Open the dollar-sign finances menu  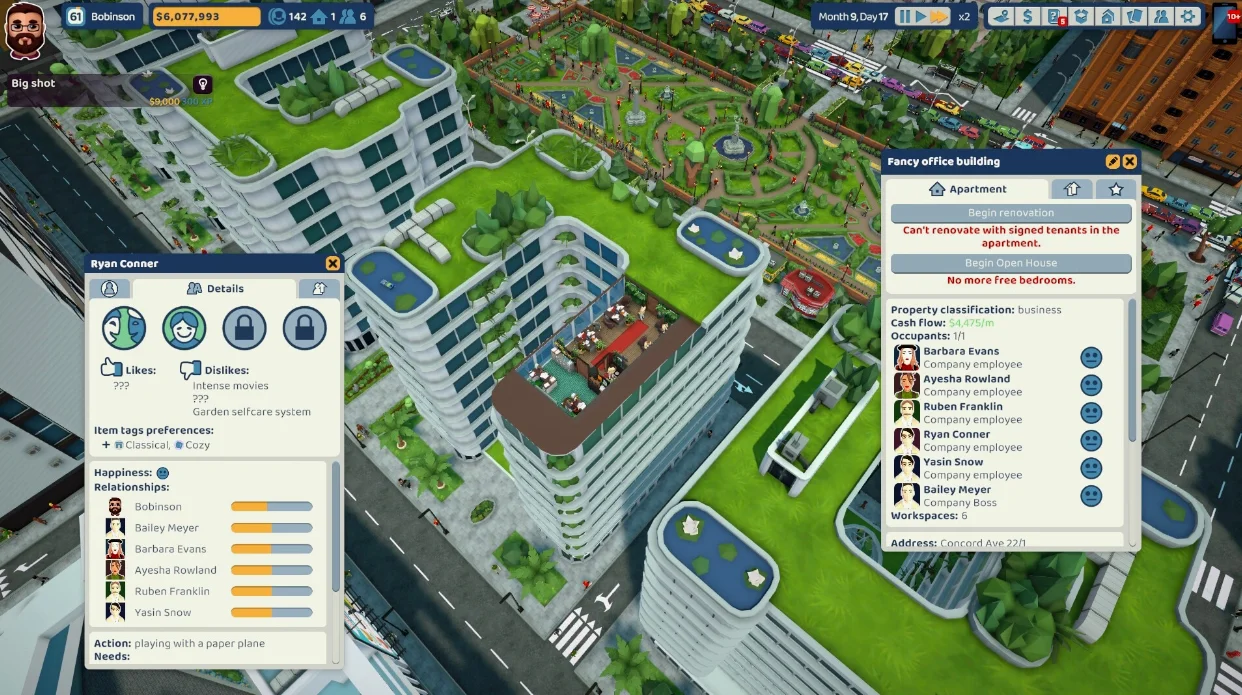click(x=1027, y=16)
